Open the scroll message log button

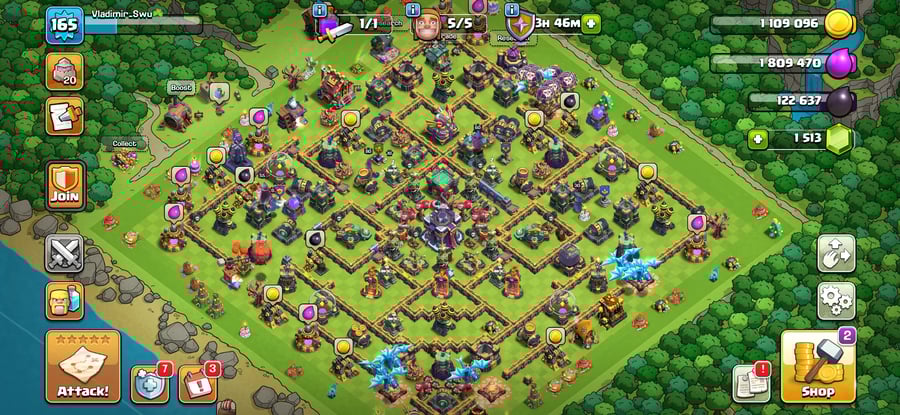[64, 116]
